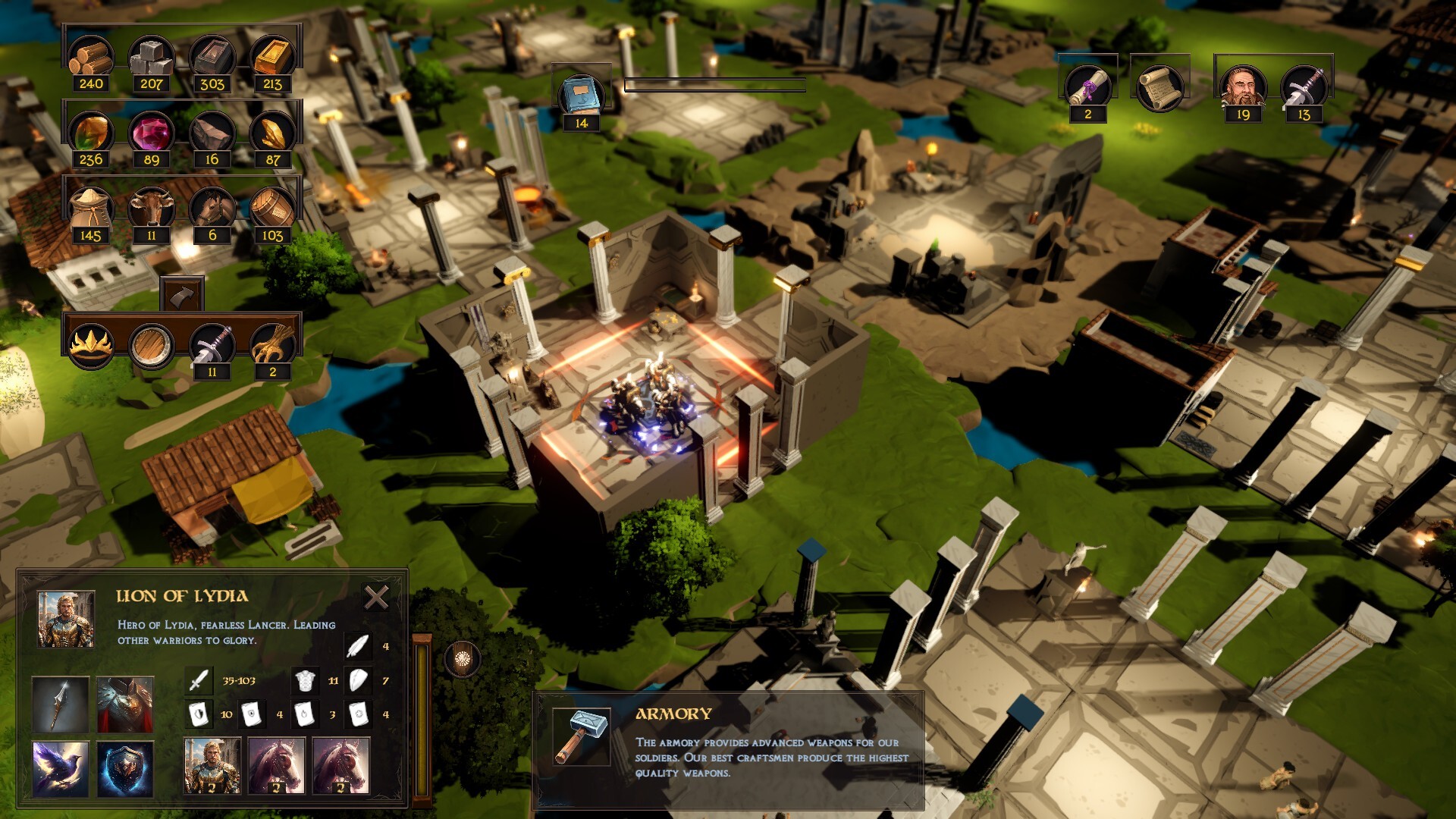Click the Lion of Lydia portrait
The width and height of the screenshot is (1456, 819).
66,620
